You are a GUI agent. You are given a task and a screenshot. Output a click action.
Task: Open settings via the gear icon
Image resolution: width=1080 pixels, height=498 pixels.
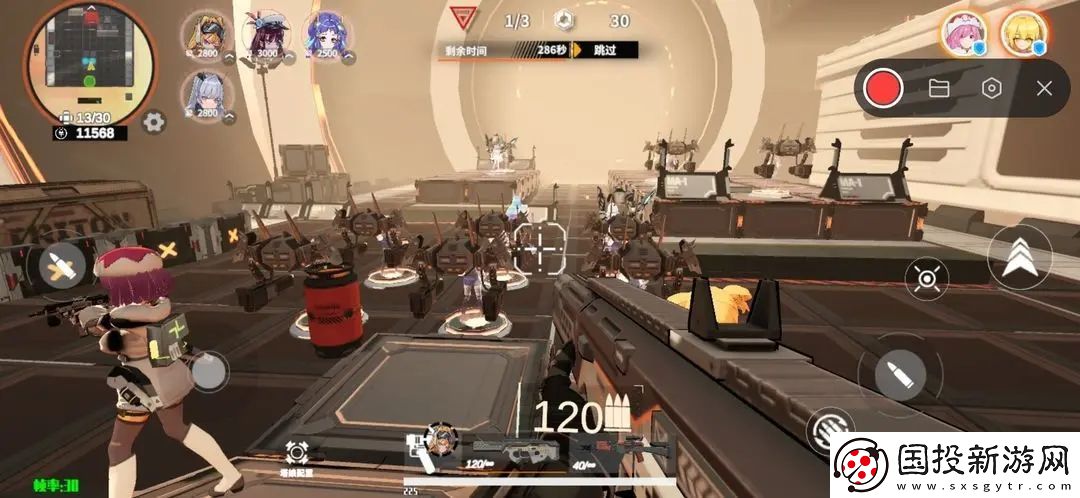point(154,122)
